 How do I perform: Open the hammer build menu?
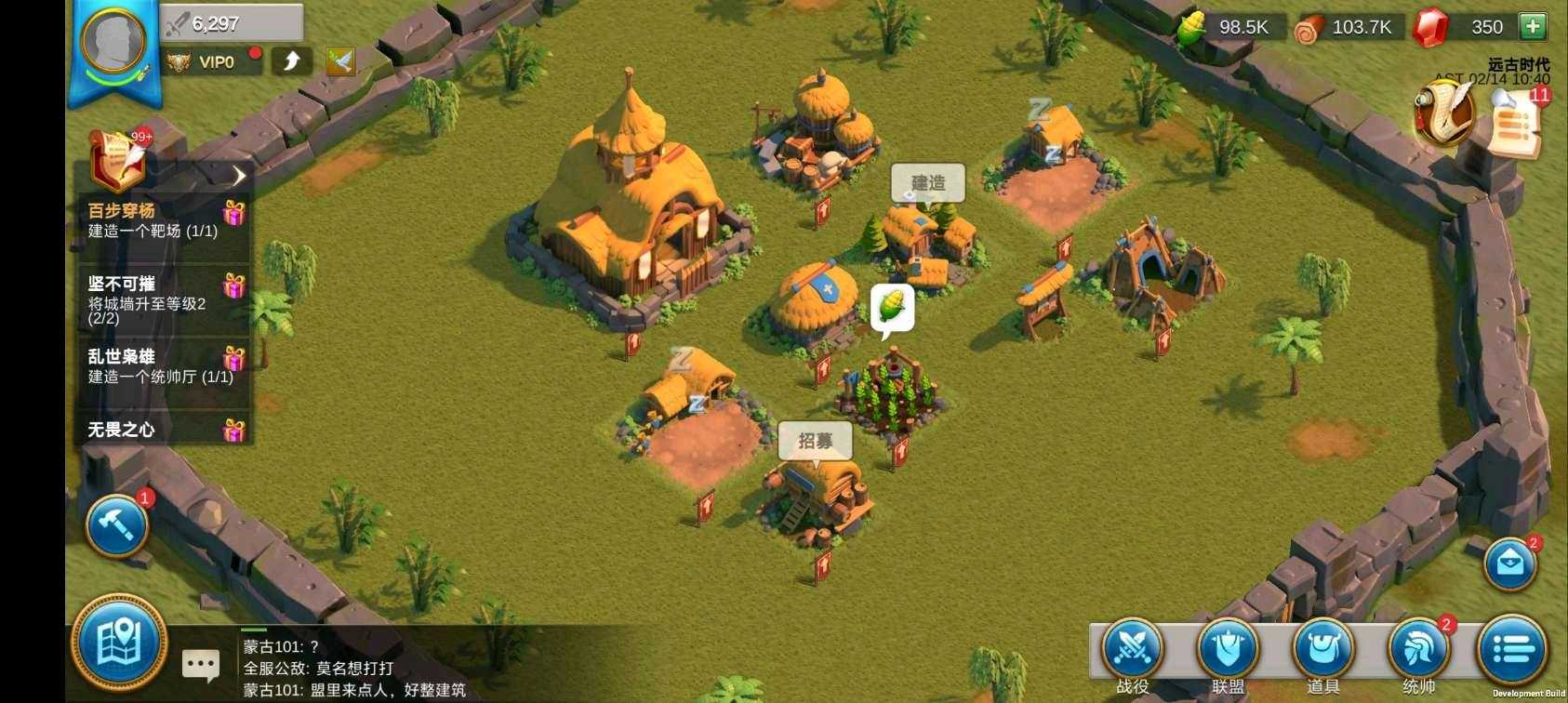(x=117, y=524)
